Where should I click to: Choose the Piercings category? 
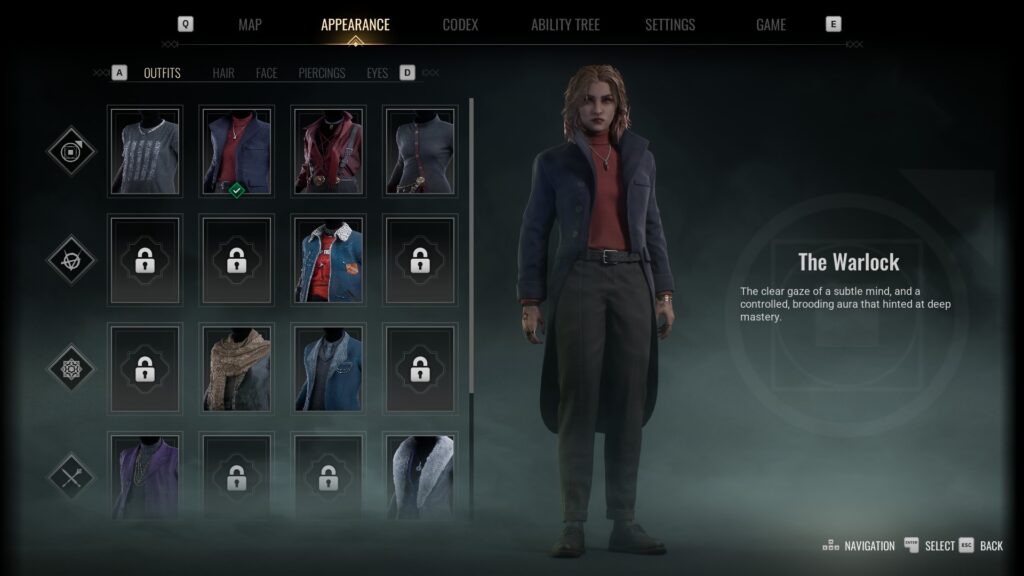click(x=321, y=73)
